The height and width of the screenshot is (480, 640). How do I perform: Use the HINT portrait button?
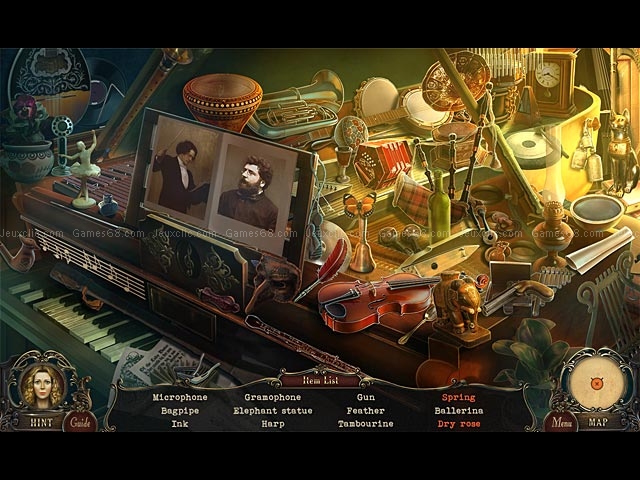(41, 388)
